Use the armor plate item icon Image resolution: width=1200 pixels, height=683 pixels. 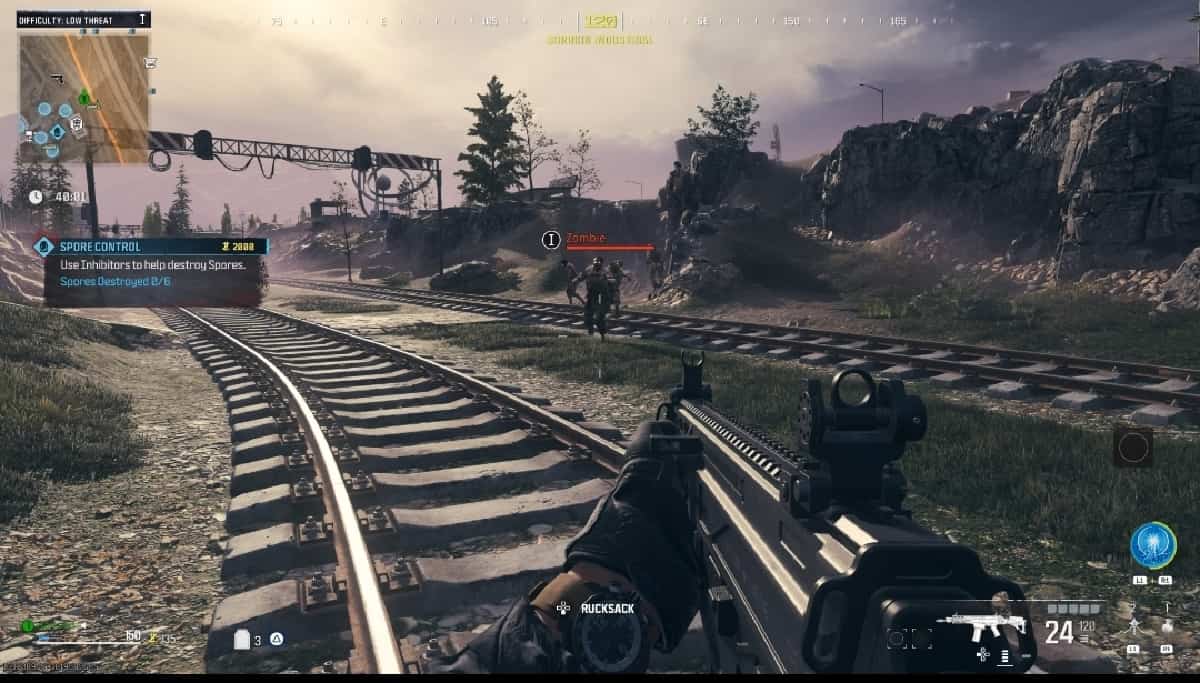[241, 640]
